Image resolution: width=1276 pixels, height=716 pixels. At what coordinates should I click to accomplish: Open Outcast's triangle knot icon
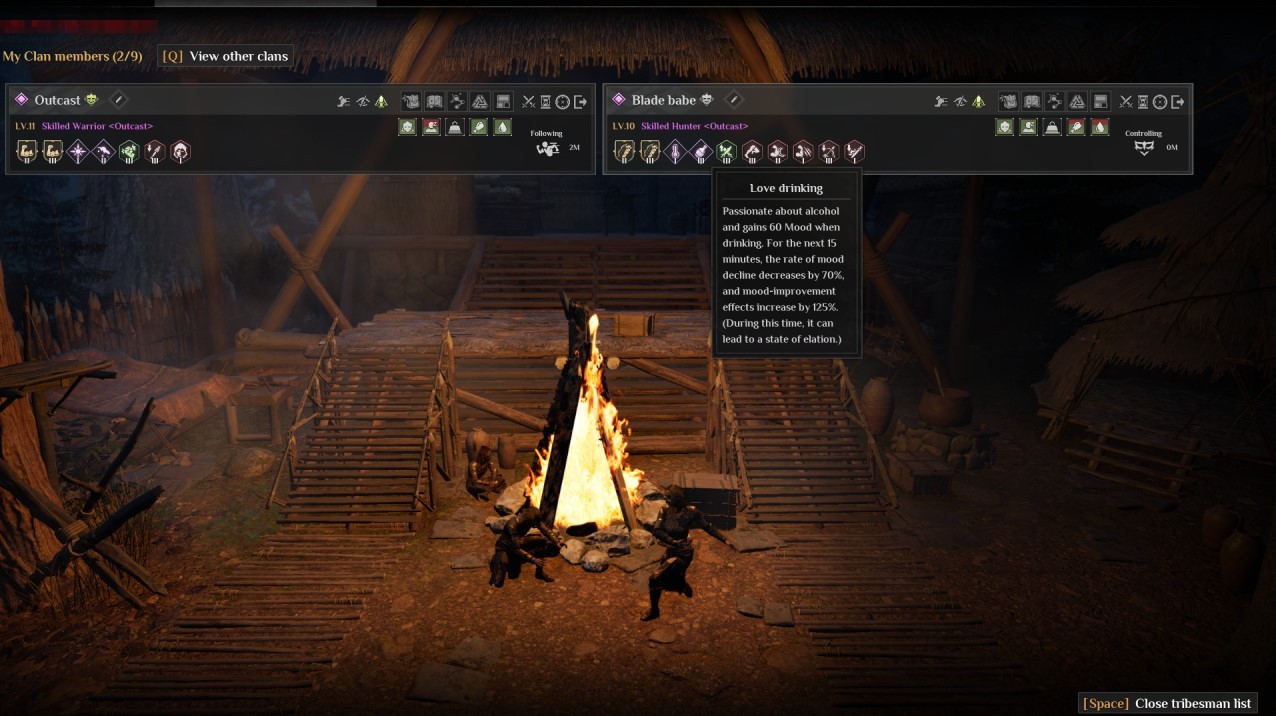[x=479, y=101]
